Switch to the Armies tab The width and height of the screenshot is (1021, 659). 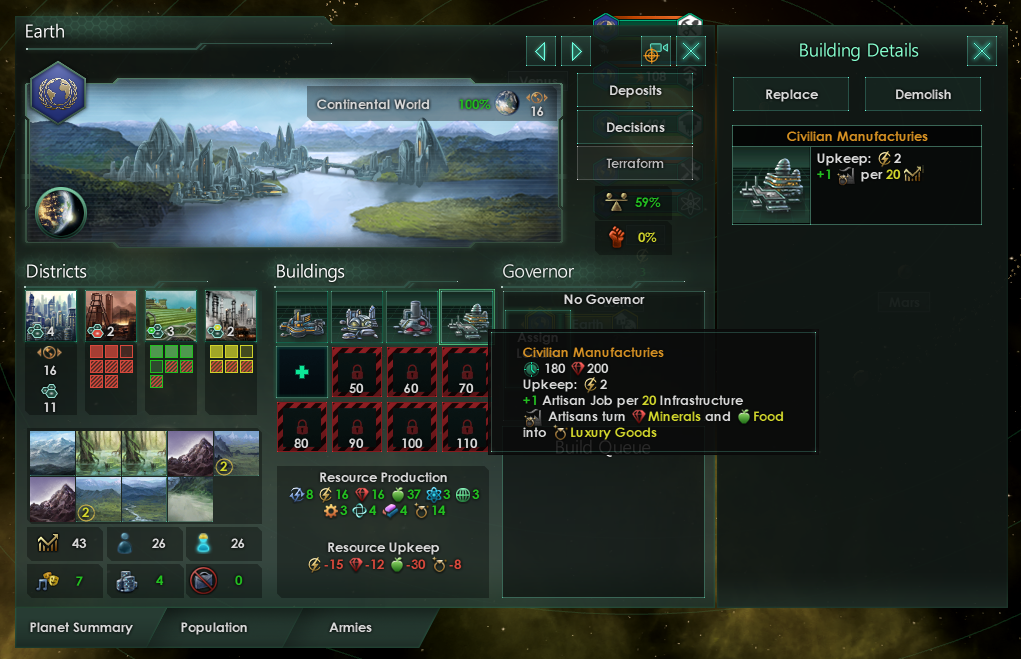click(350, 628)
